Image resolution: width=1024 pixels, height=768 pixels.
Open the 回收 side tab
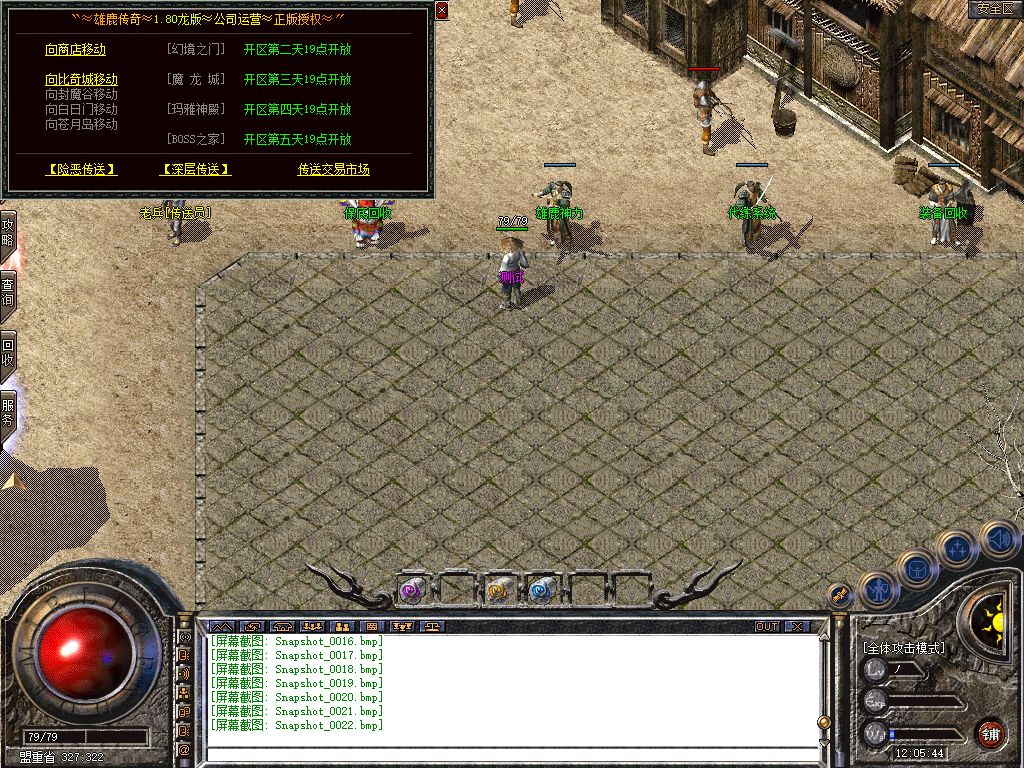coord(8,353)
